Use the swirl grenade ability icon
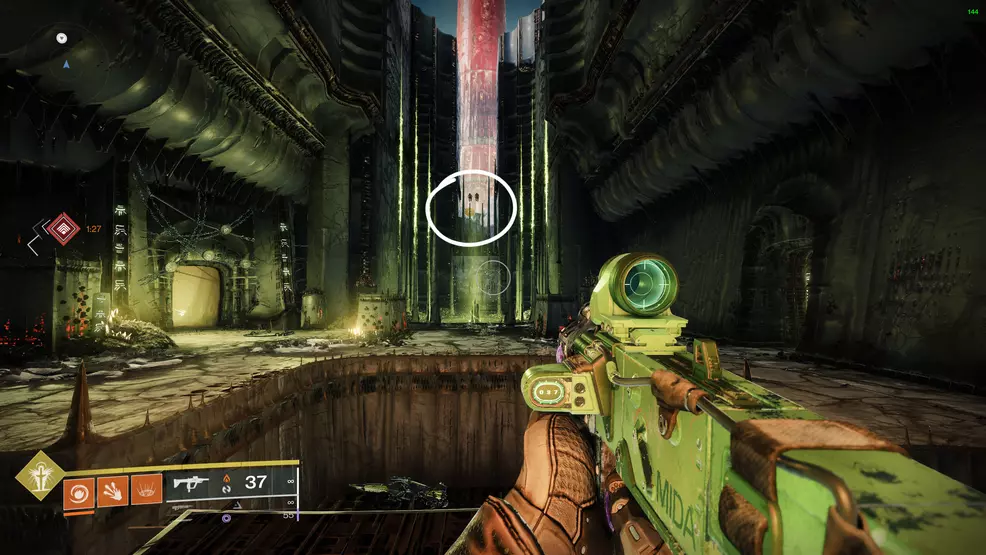 coord(78,490)
